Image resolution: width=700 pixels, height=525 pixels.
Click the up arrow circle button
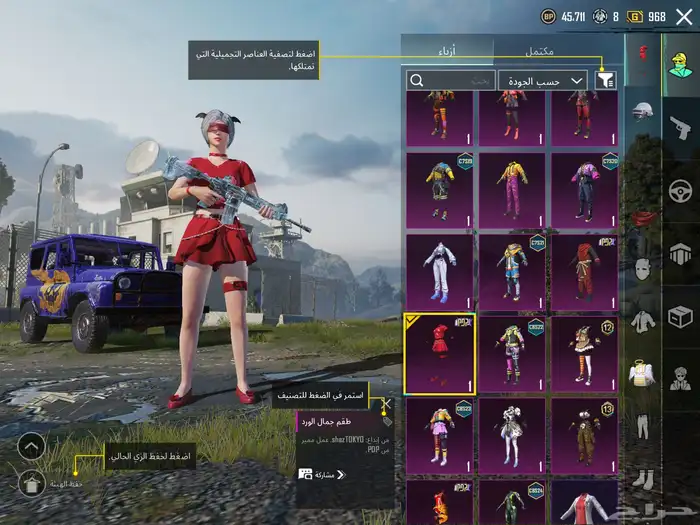pos(31,446)
